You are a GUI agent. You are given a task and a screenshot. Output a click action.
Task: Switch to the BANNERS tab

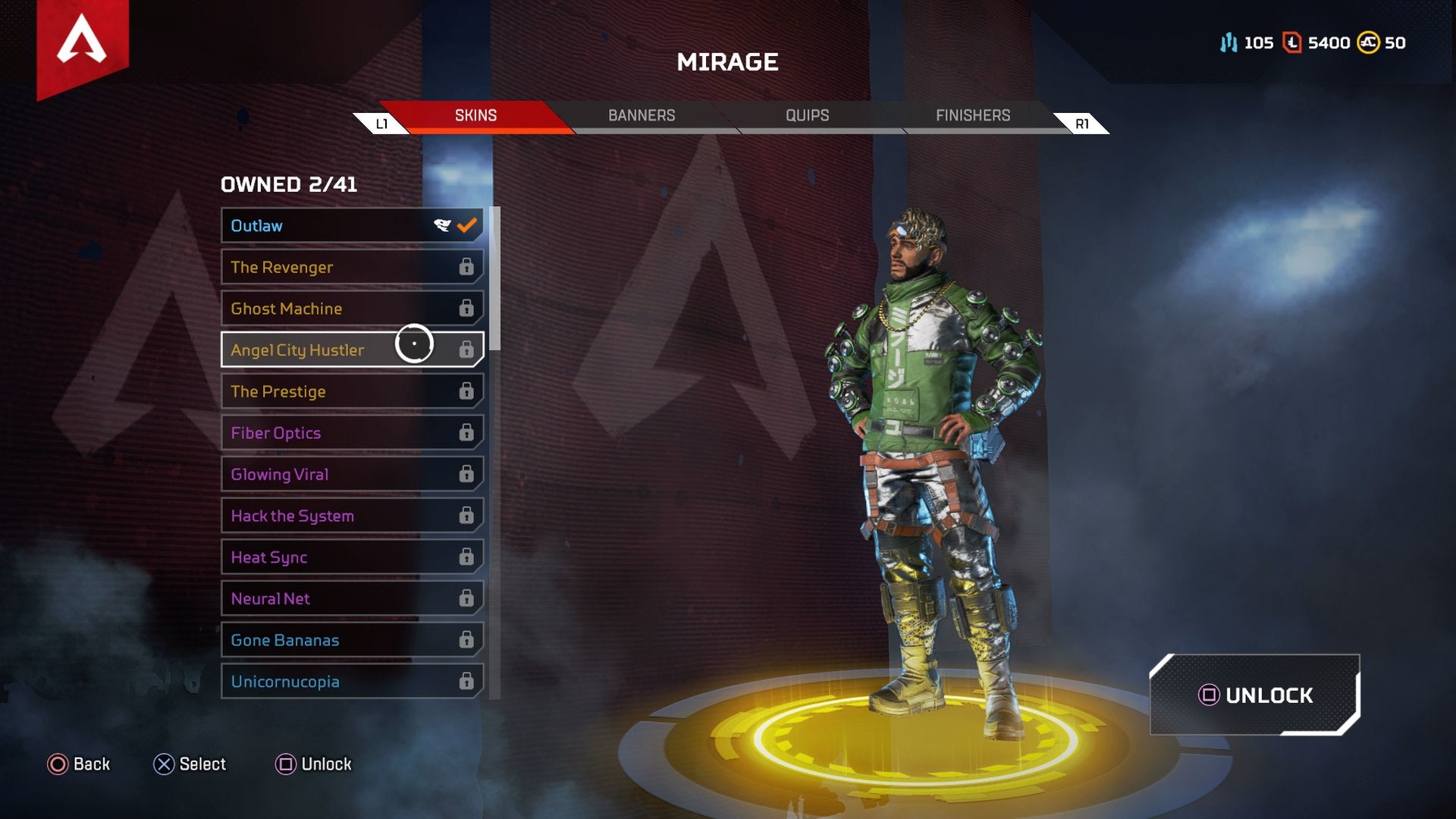click(x=641, y=115)
